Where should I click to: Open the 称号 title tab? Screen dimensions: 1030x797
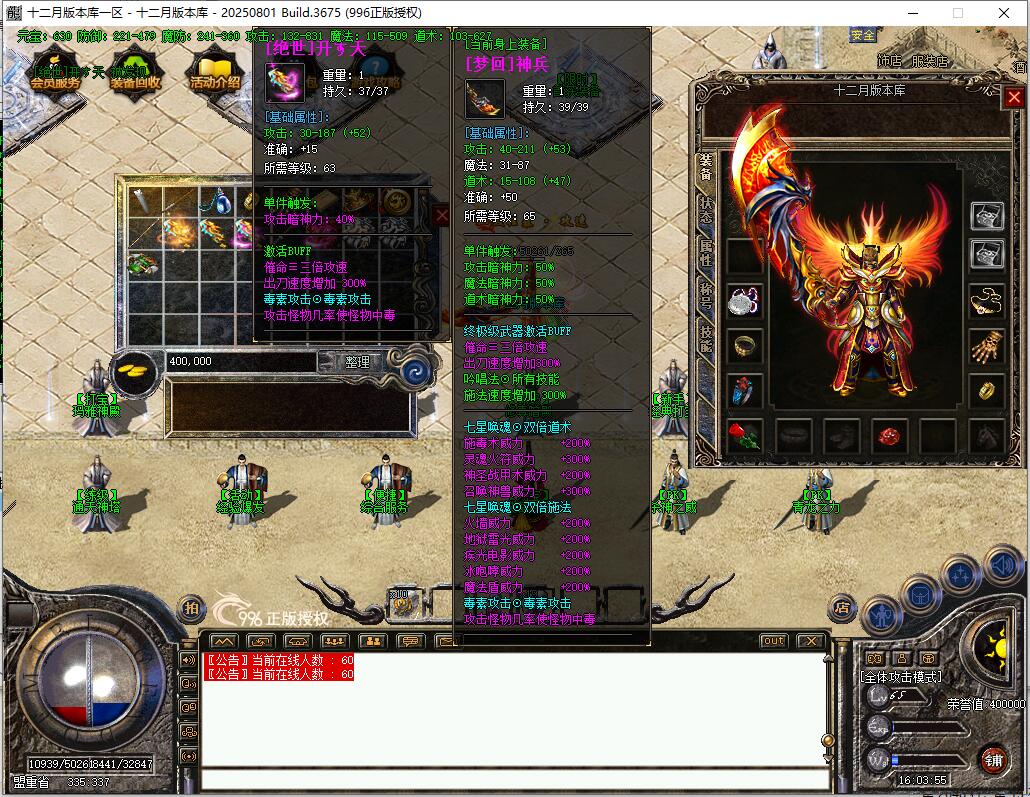(707, 295)
